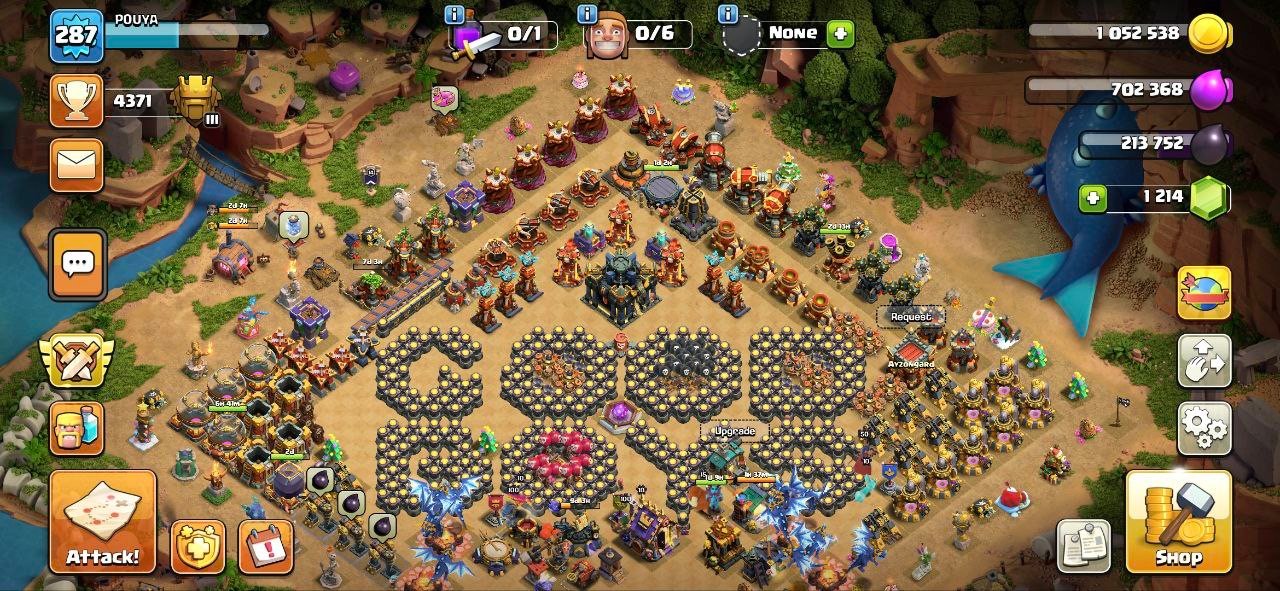This screenshot has width=1280, height=591.
Task: Open the league badge details
Action: click(x=194, y=100)
